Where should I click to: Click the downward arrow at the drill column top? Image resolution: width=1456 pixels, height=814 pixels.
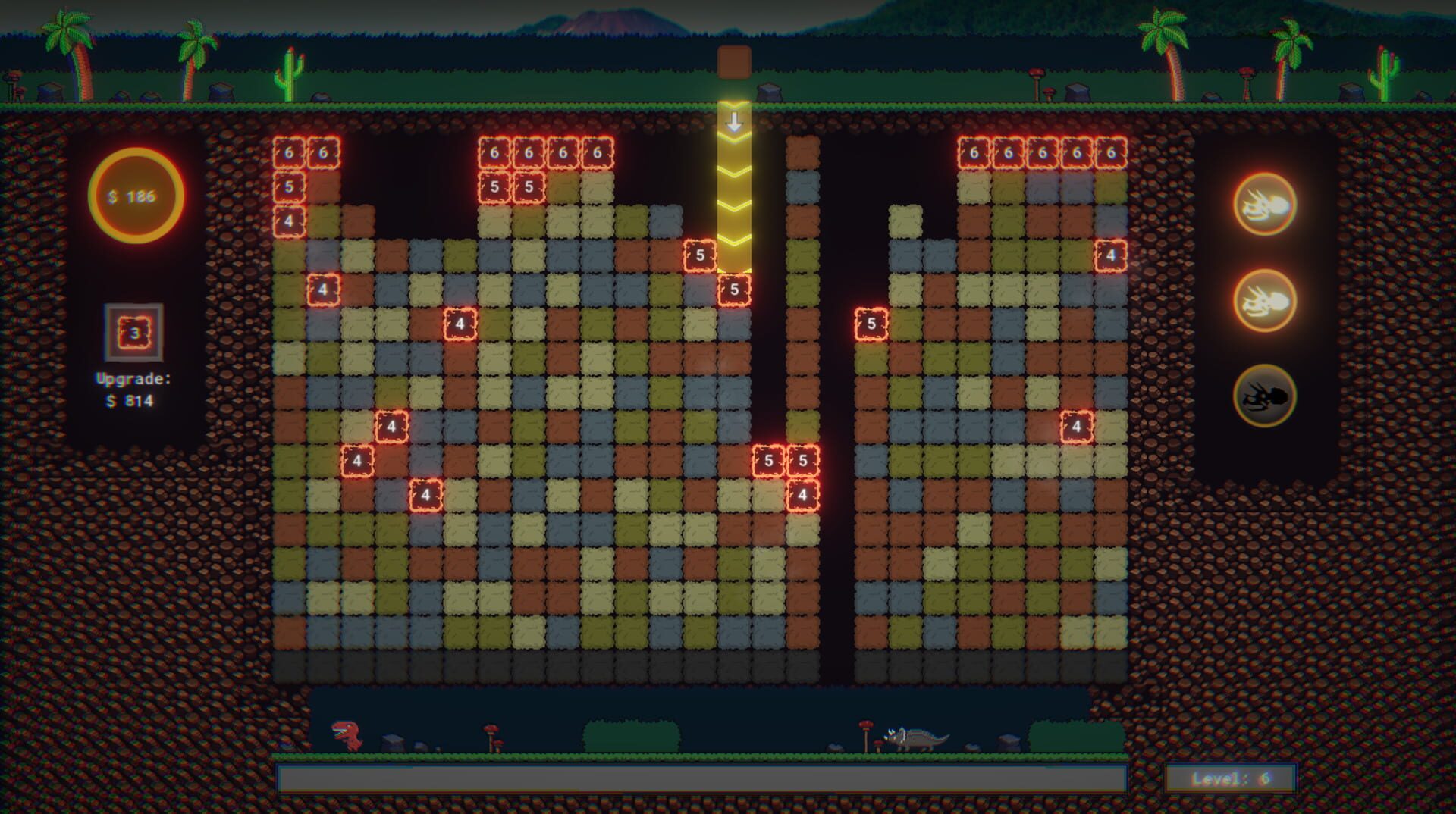733,120
